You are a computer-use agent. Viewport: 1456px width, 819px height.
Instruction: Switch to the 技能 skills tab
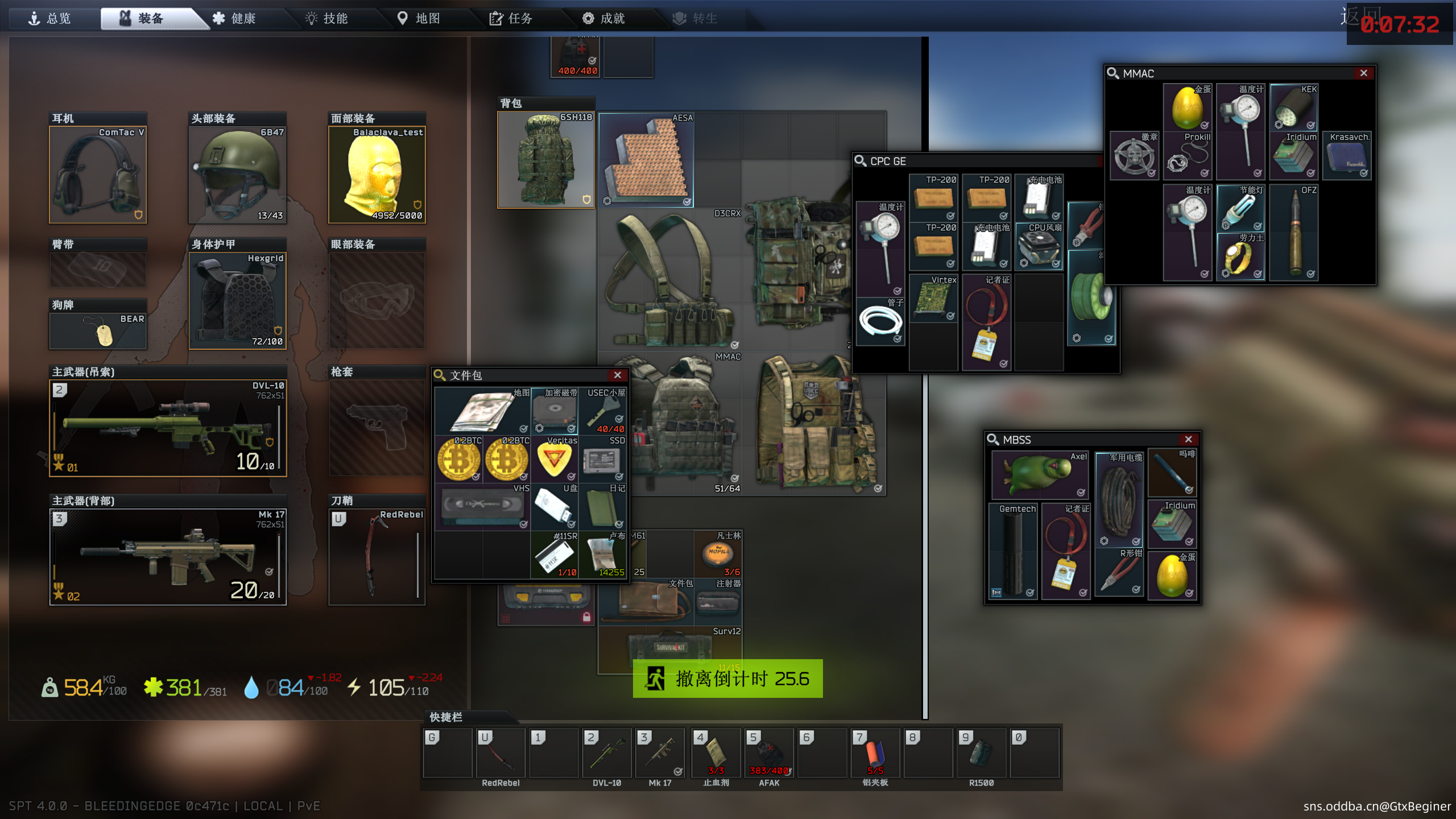coord(327,19)
